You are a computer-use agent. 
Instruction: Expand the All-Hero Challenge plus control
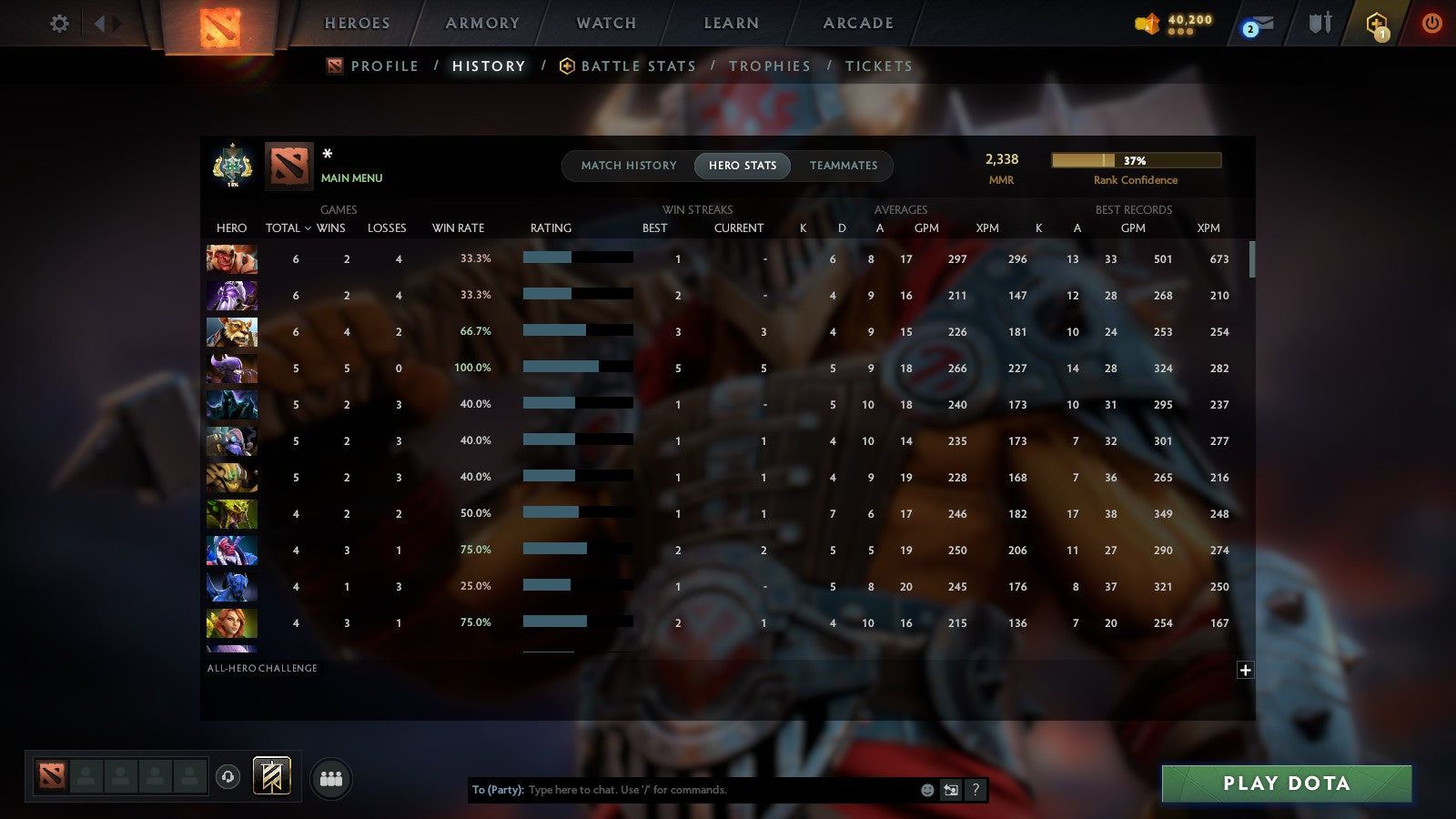click(1244, 669)
